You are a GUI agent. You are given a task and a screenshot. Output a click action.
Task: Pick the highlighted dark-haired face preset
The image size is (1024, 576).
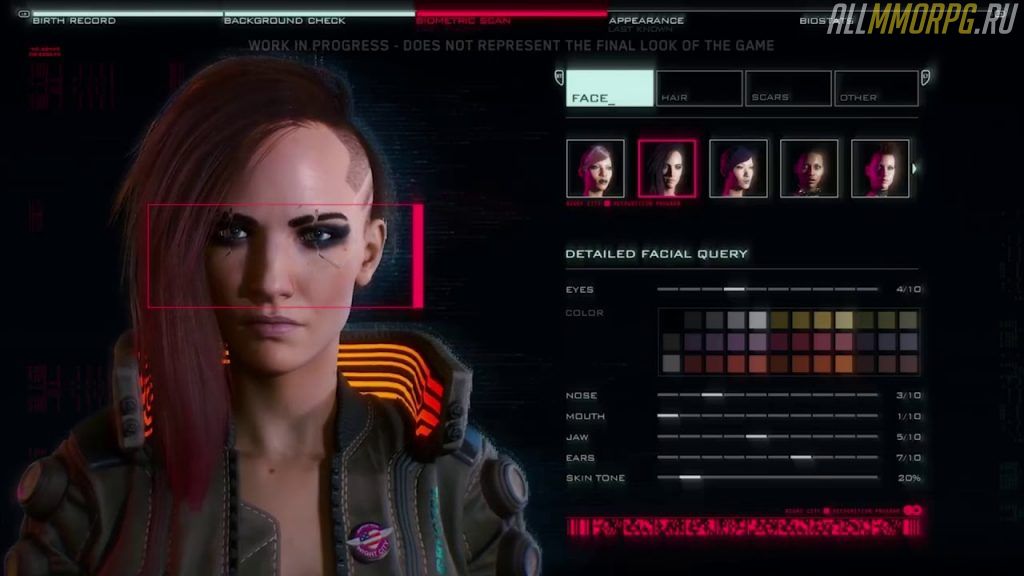pyautogui.click(x=667, y=168)
